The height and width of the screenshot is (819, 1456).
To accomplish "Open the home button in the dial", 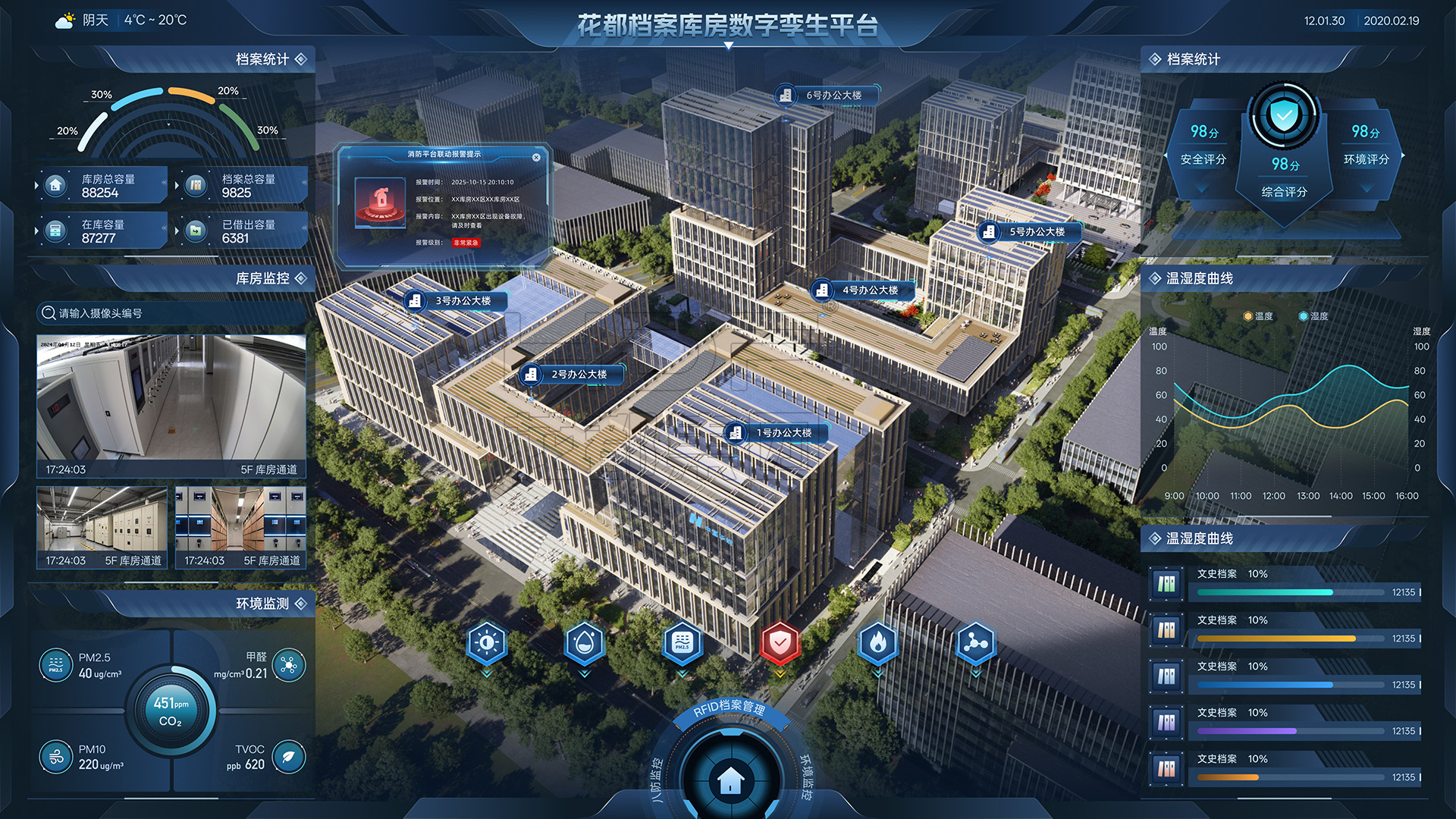I will click(x=730, y=779).
